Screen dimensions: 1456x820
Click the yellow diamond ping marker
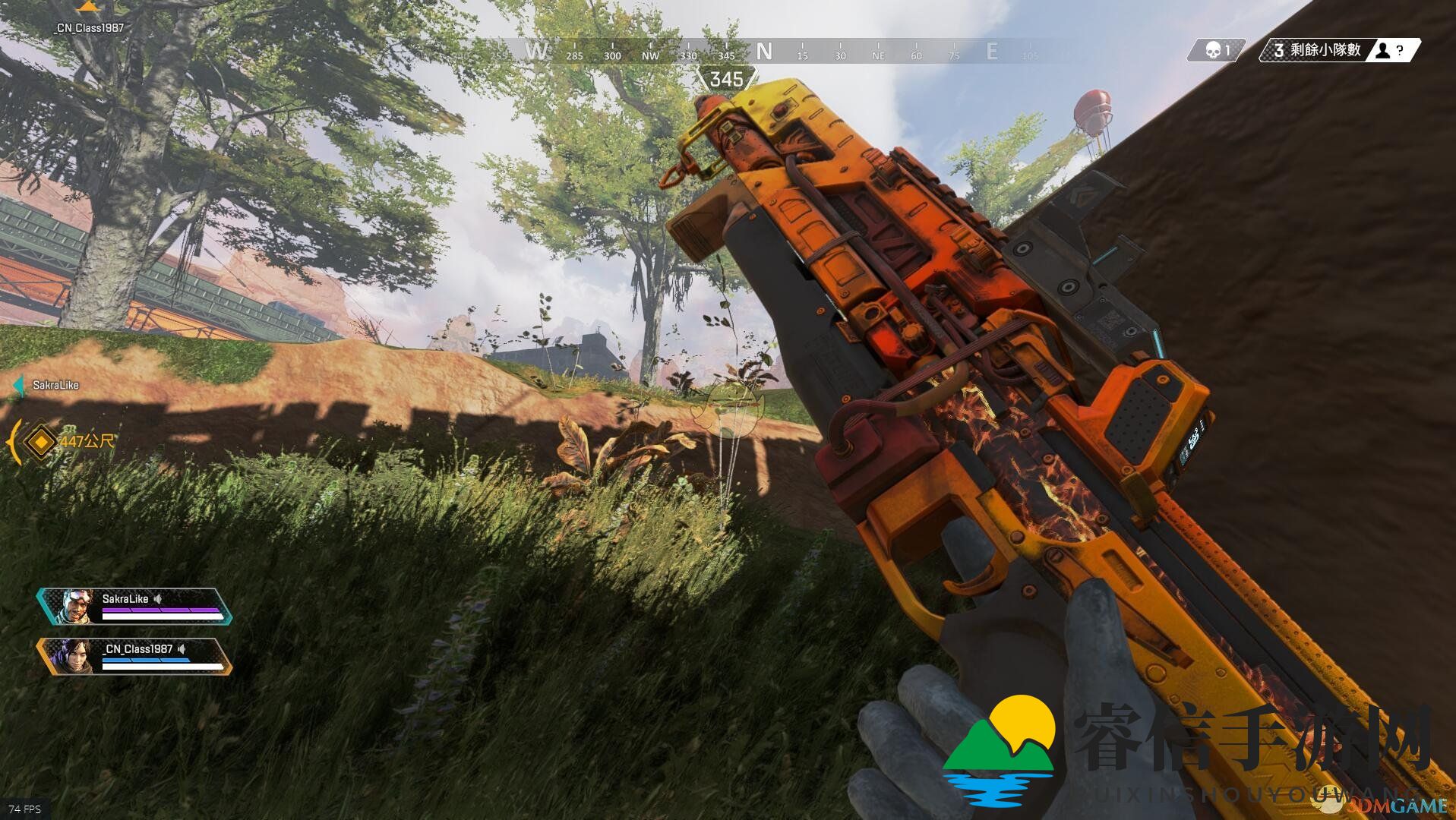(39, 441)
